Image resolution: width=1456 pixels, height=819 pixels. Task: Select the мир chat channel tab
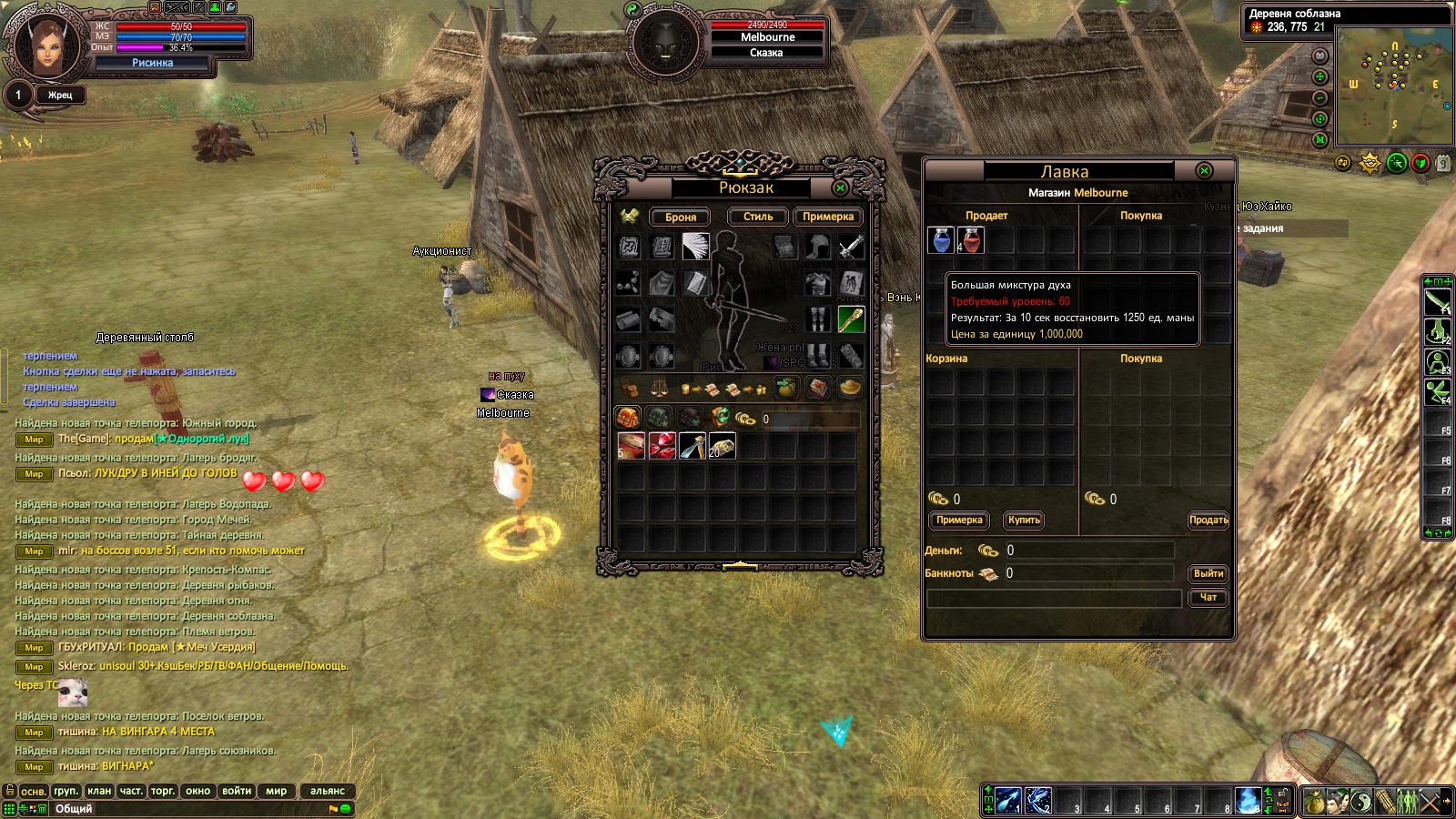276,791
